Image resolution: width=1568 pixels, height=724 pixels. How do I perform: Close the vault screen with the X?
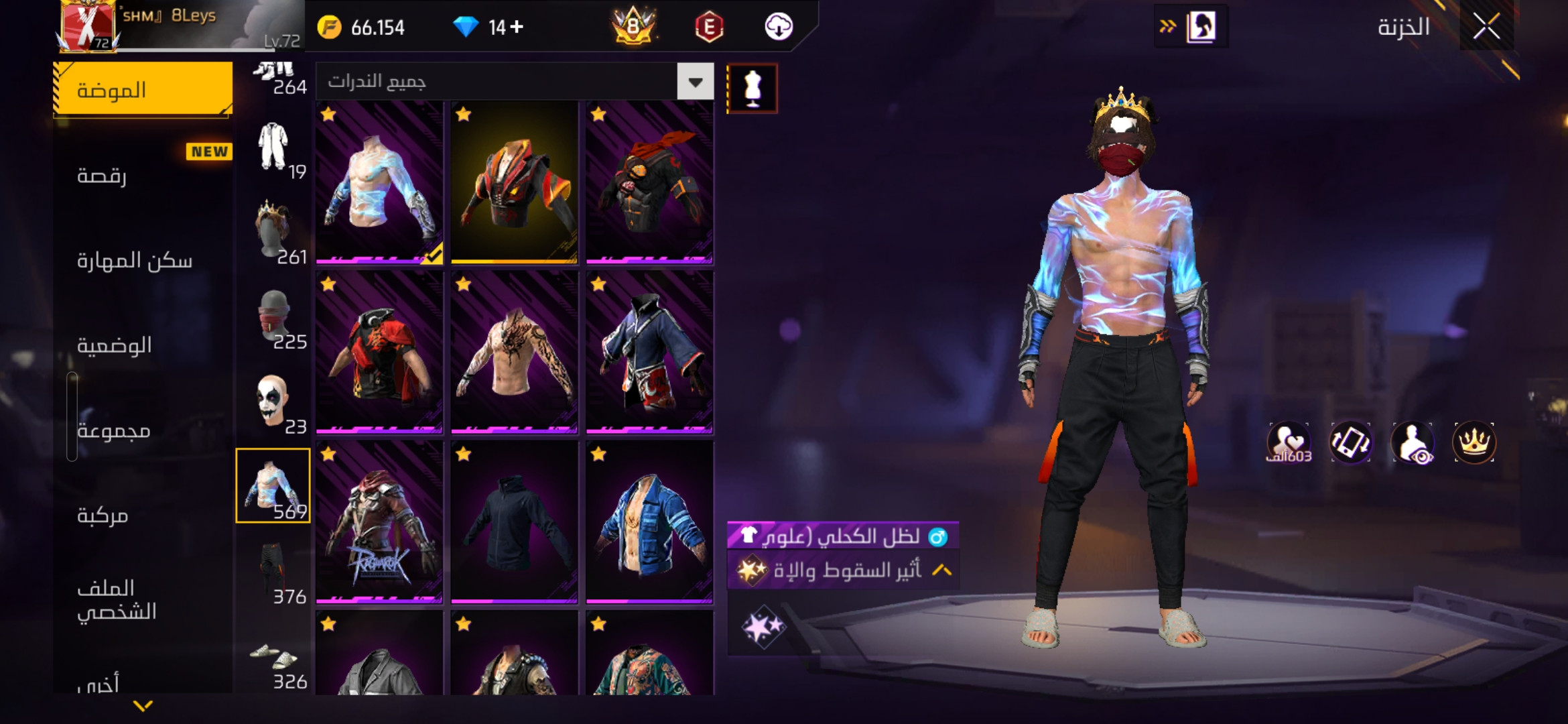pyautogui.click(x=1486, y=27)
